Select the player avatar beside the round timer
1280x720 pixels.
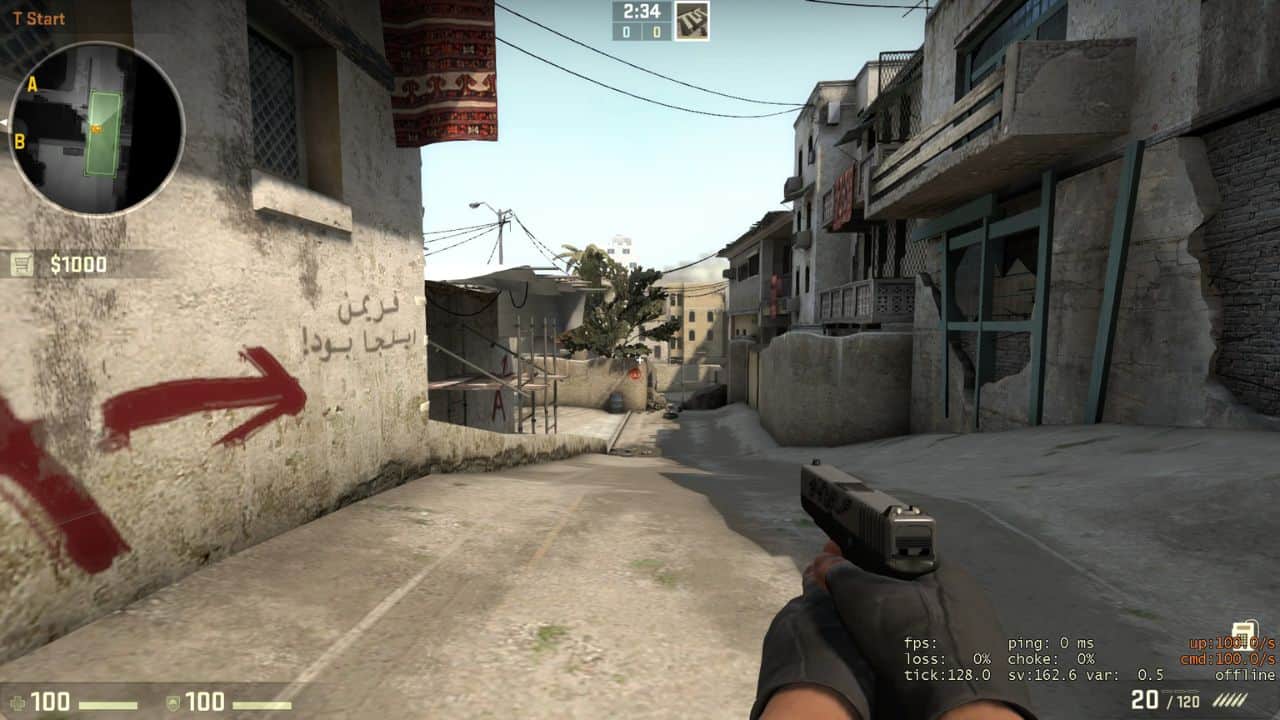(x=691, y=20)
